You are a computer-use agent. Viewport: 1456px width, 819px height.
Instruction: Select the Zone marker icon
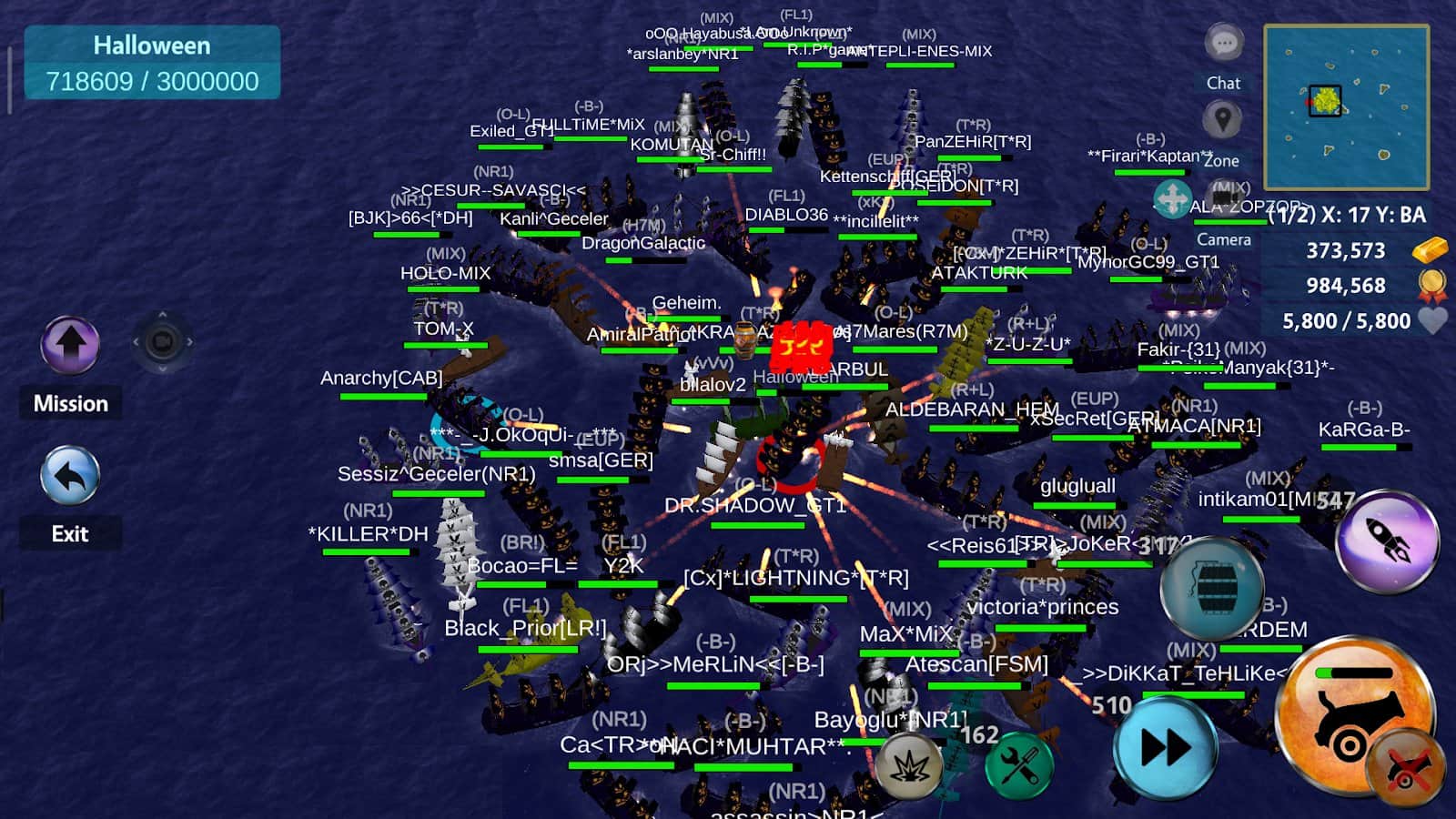pyautogui.click(x=1224, y=120)
